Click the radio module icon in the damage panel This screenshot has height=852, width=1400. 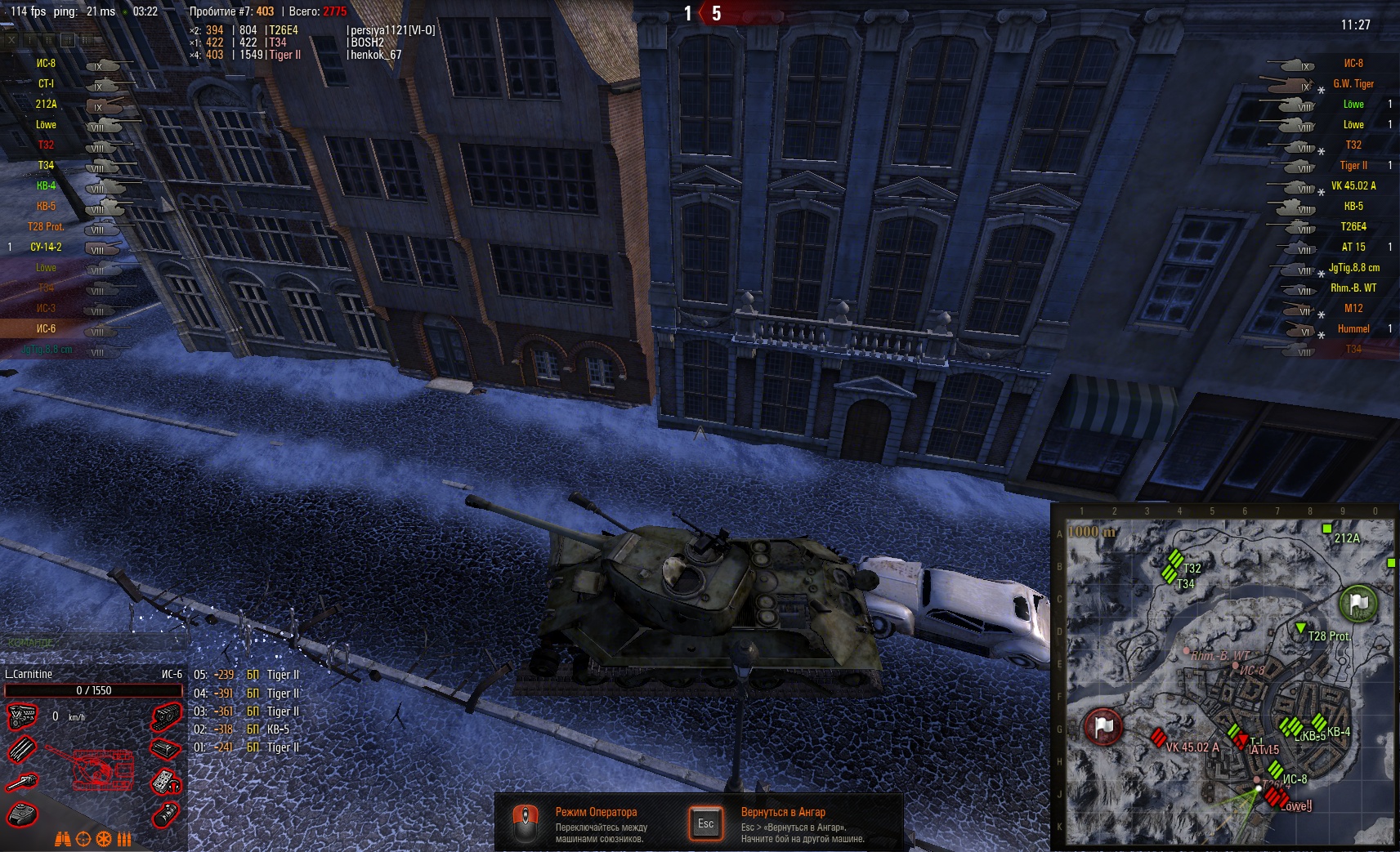click(x=166, y=782)
